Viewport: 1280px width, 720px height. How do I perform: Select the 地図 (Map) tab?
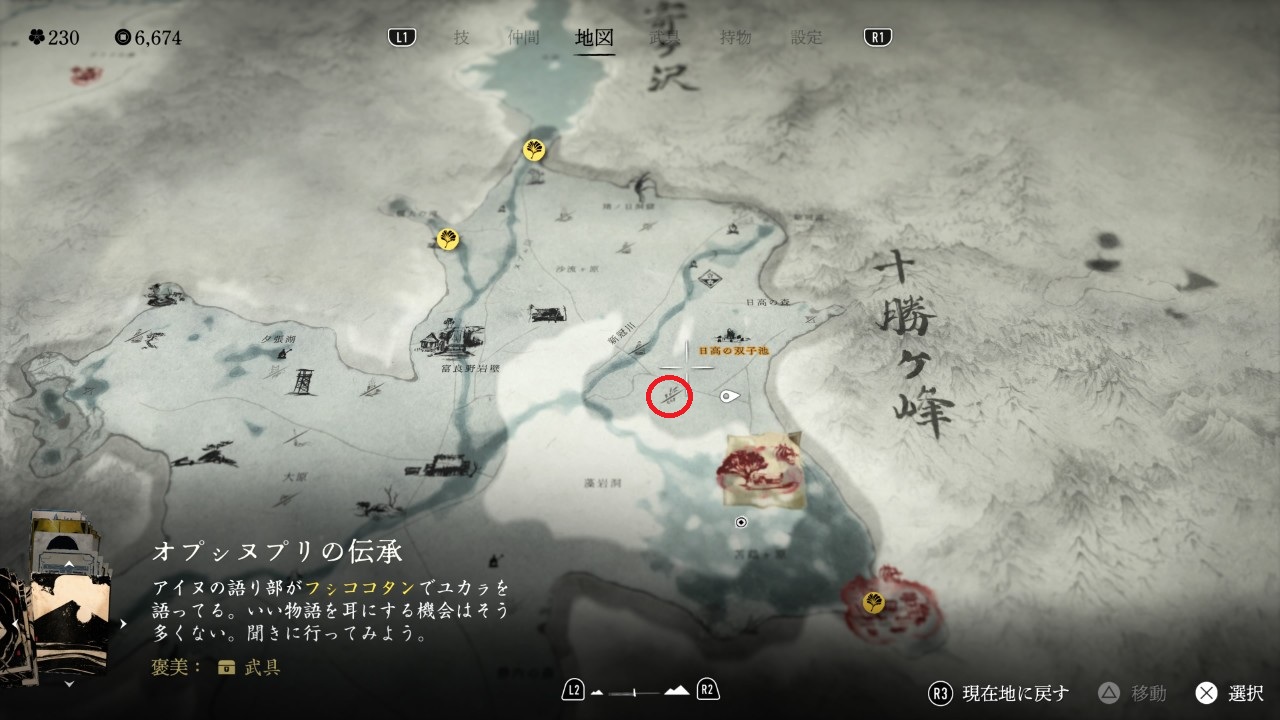[594, 38]
